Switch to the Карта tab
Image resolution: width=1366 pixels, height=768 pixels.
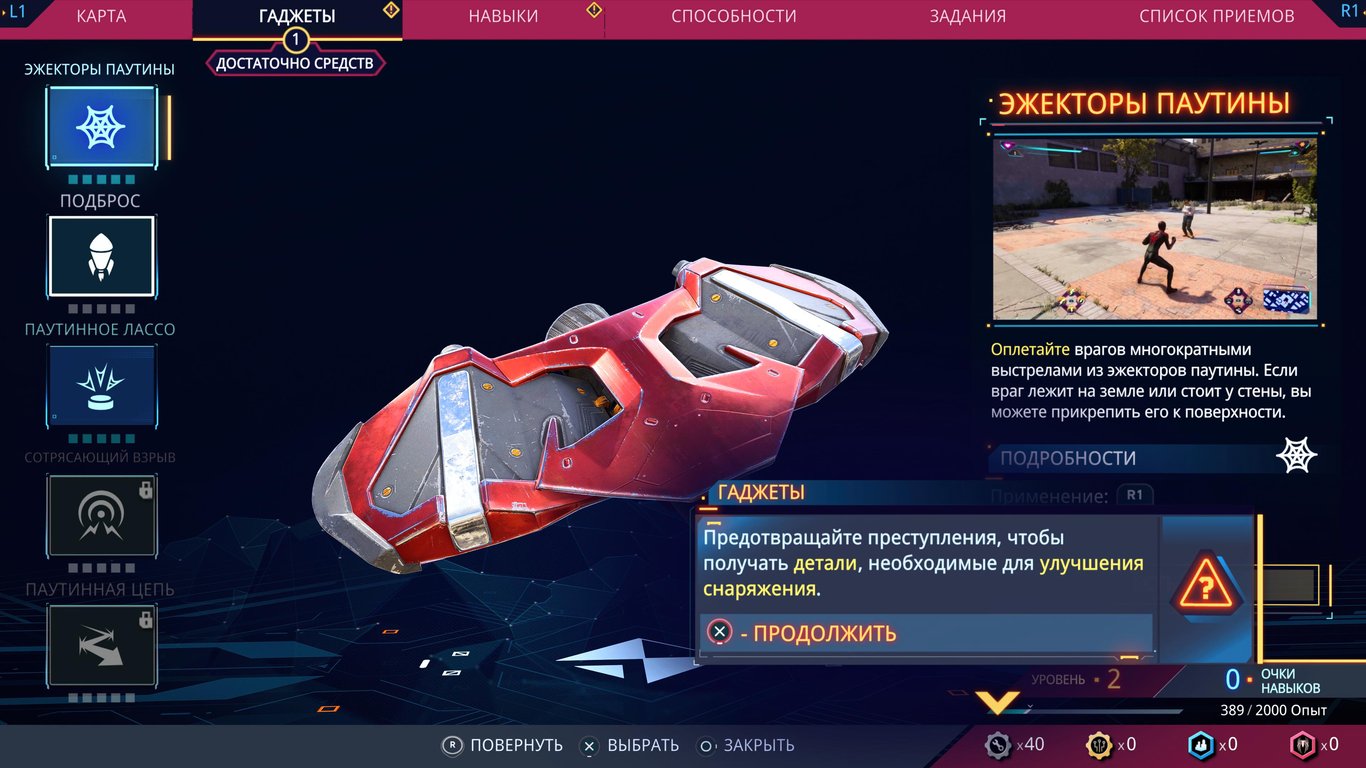coord(101,17)
